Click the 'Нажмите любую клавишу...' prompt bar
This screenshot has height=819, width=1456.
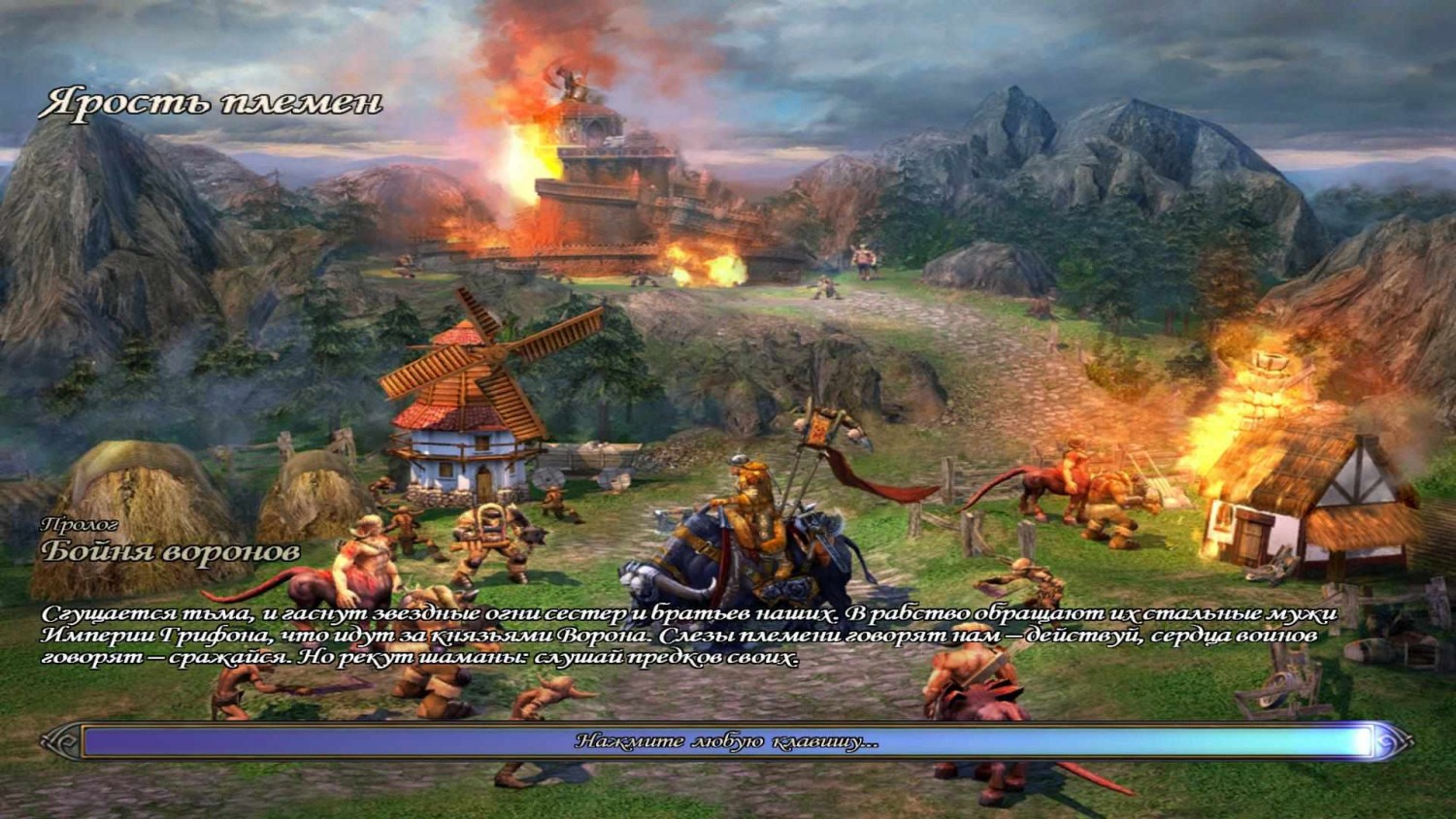point(728,743)
